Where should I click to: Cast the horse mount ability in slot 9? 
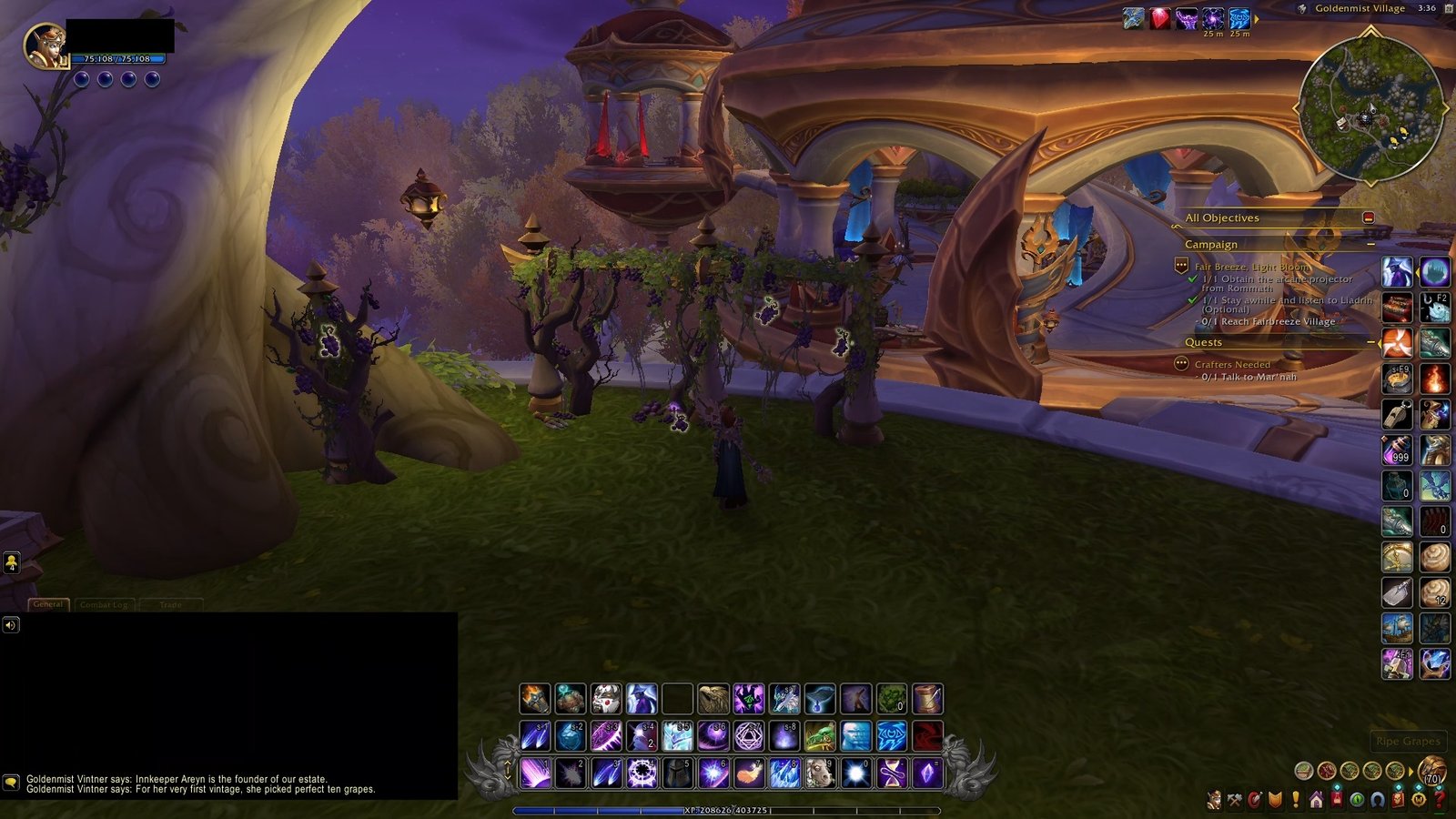(819, 773)
